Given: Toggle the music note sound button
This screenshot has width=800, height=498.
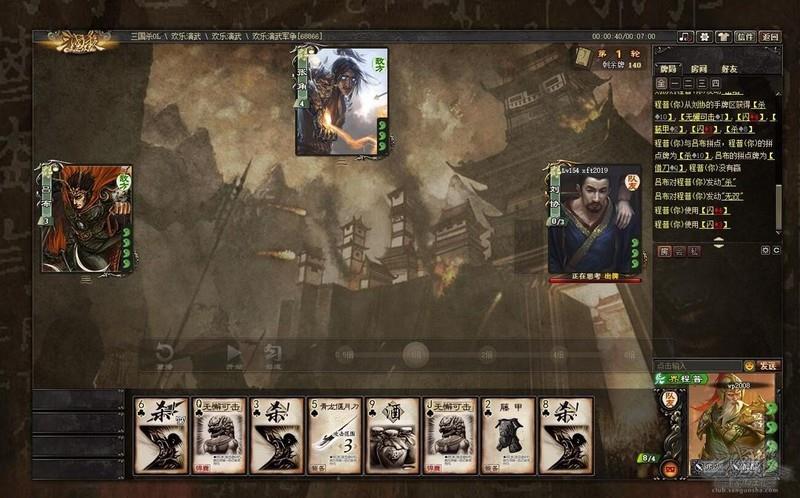Looking at the screenshot, I should tap(685, 36).
